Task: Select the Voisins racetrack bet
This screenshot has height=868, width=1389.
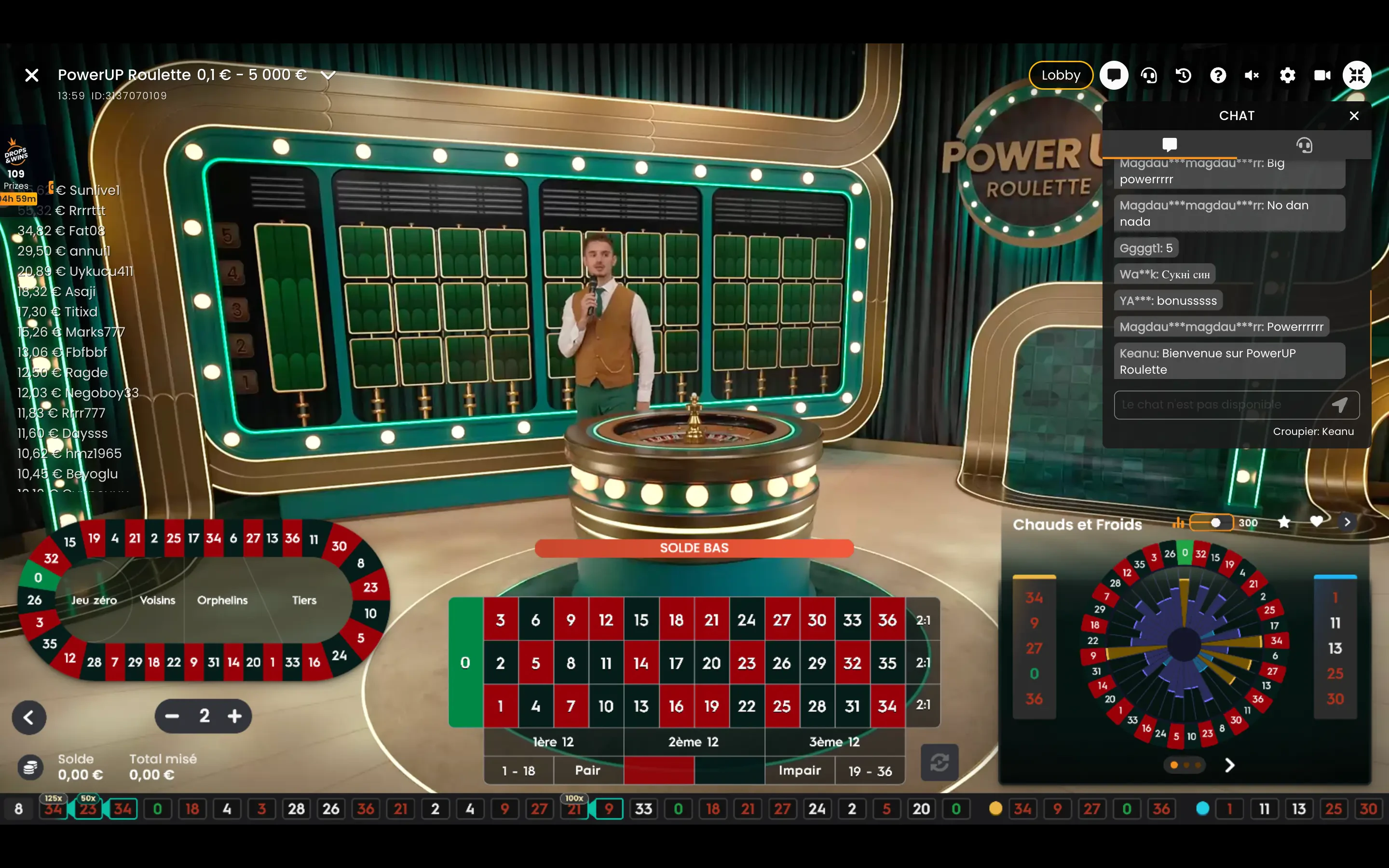Action: (158, 600)
